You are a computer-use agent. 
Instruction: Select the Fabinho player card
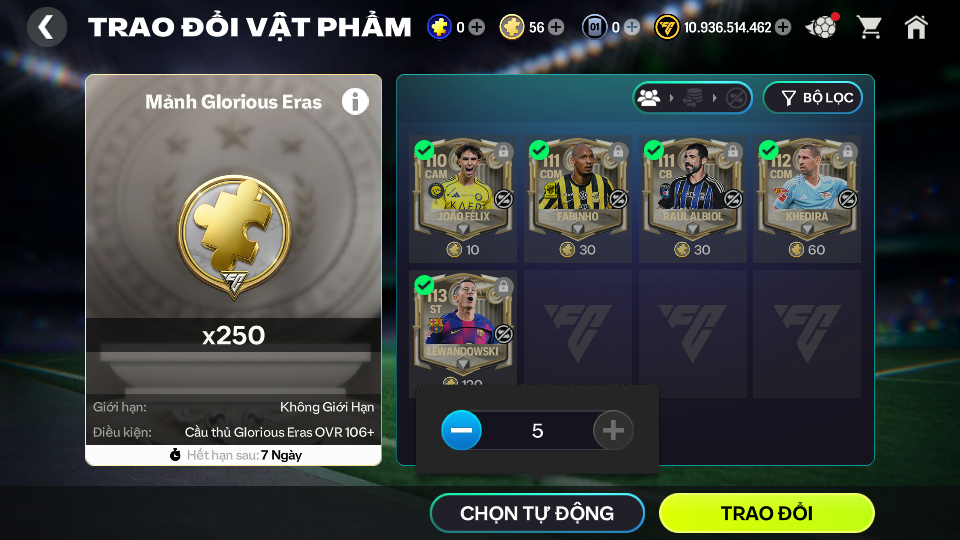click(577, 188)
